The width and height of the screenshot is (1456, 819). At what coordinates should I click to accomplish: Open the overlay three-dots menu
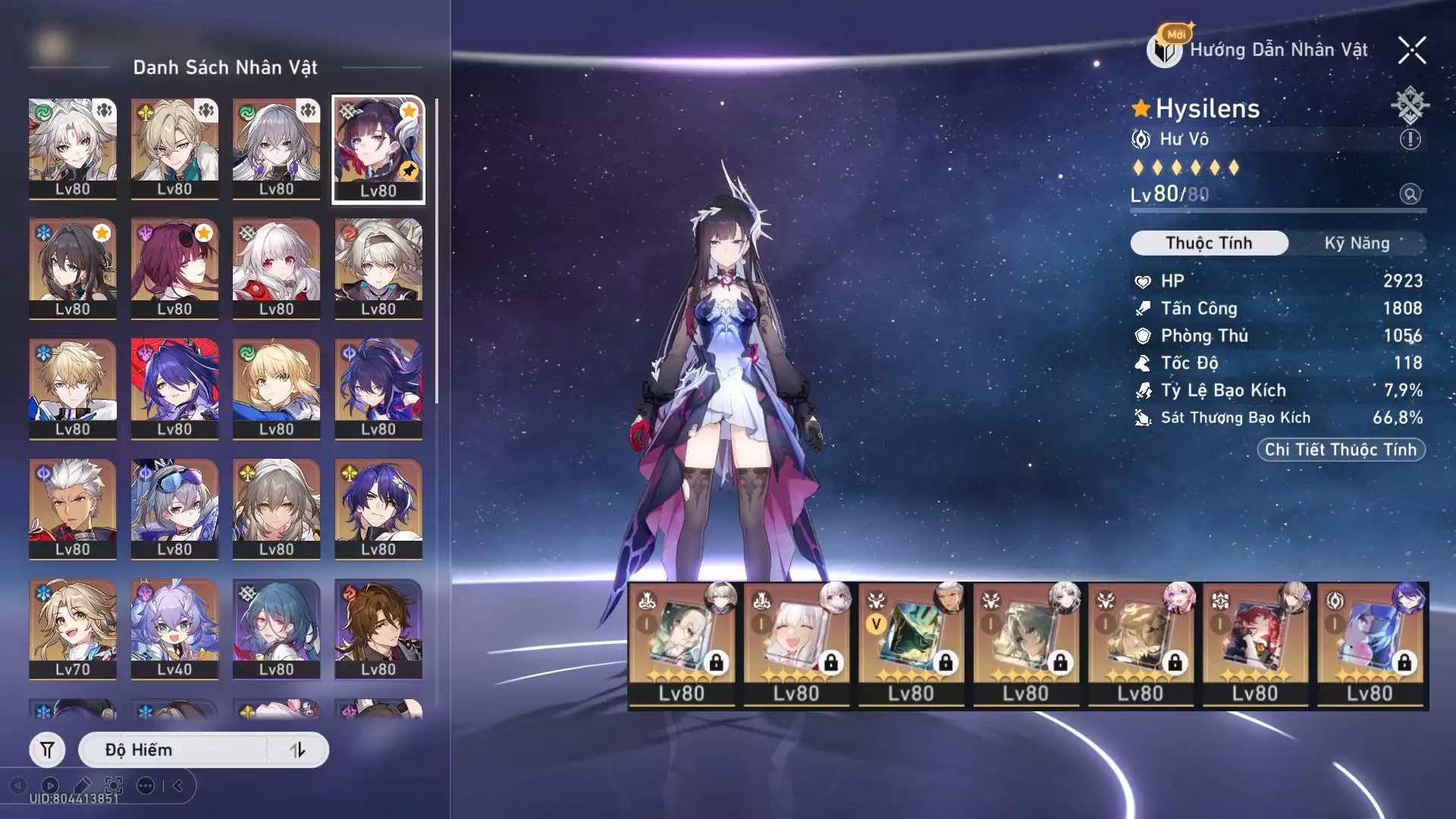(x=146, y=786)
